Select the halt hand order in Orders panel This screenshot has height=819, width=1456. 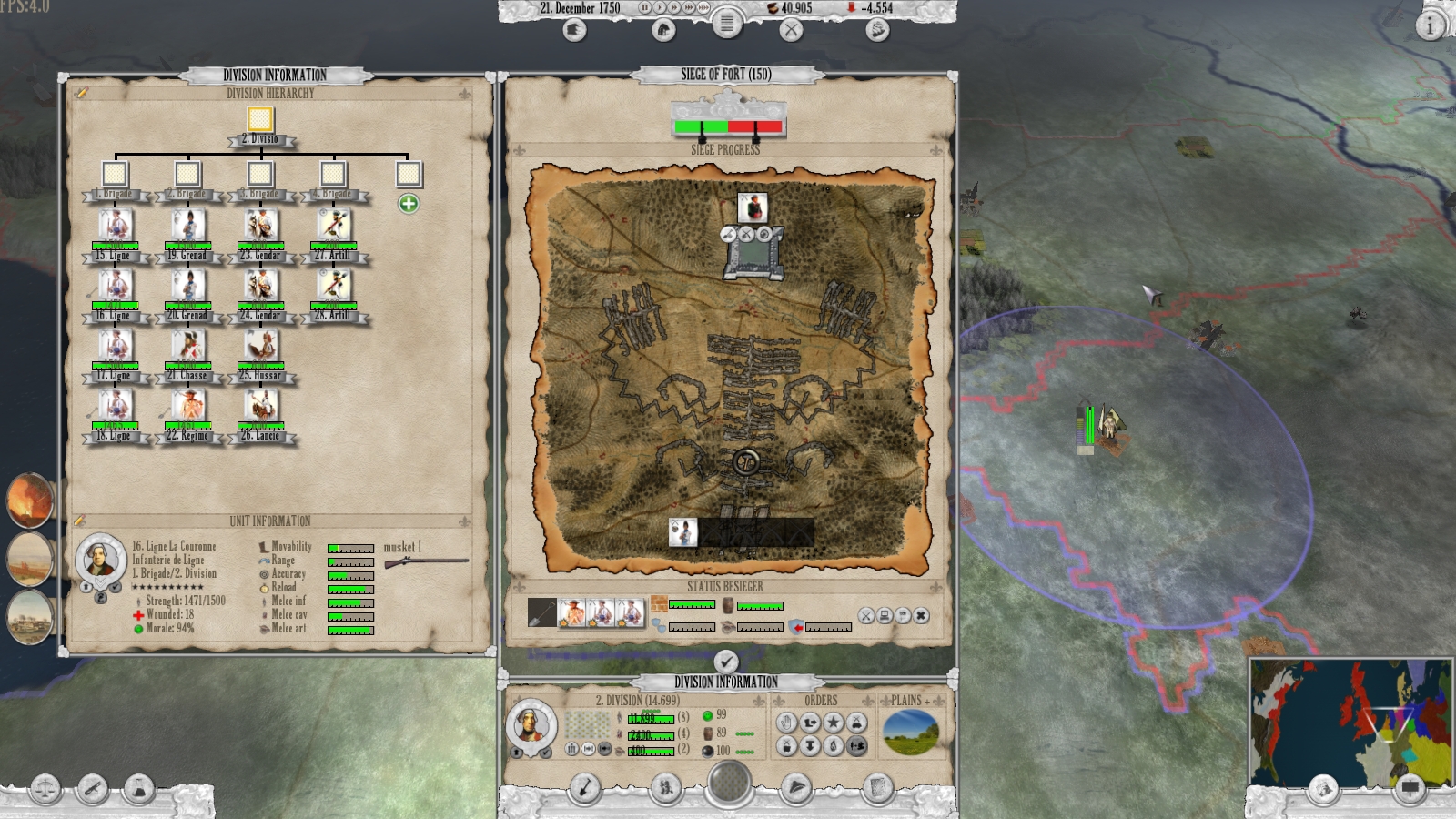point(788,723)
